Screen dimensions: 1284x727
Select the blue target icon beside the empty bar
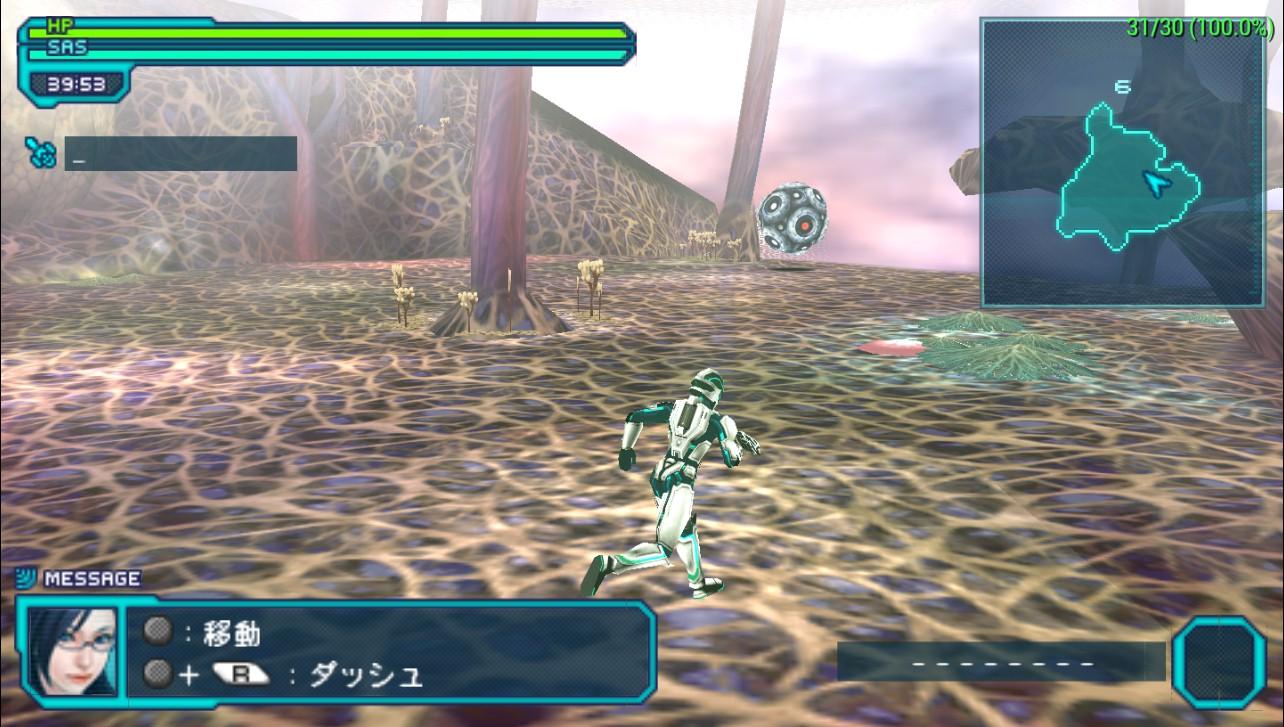pyautogui.click(x=41, y=153)
